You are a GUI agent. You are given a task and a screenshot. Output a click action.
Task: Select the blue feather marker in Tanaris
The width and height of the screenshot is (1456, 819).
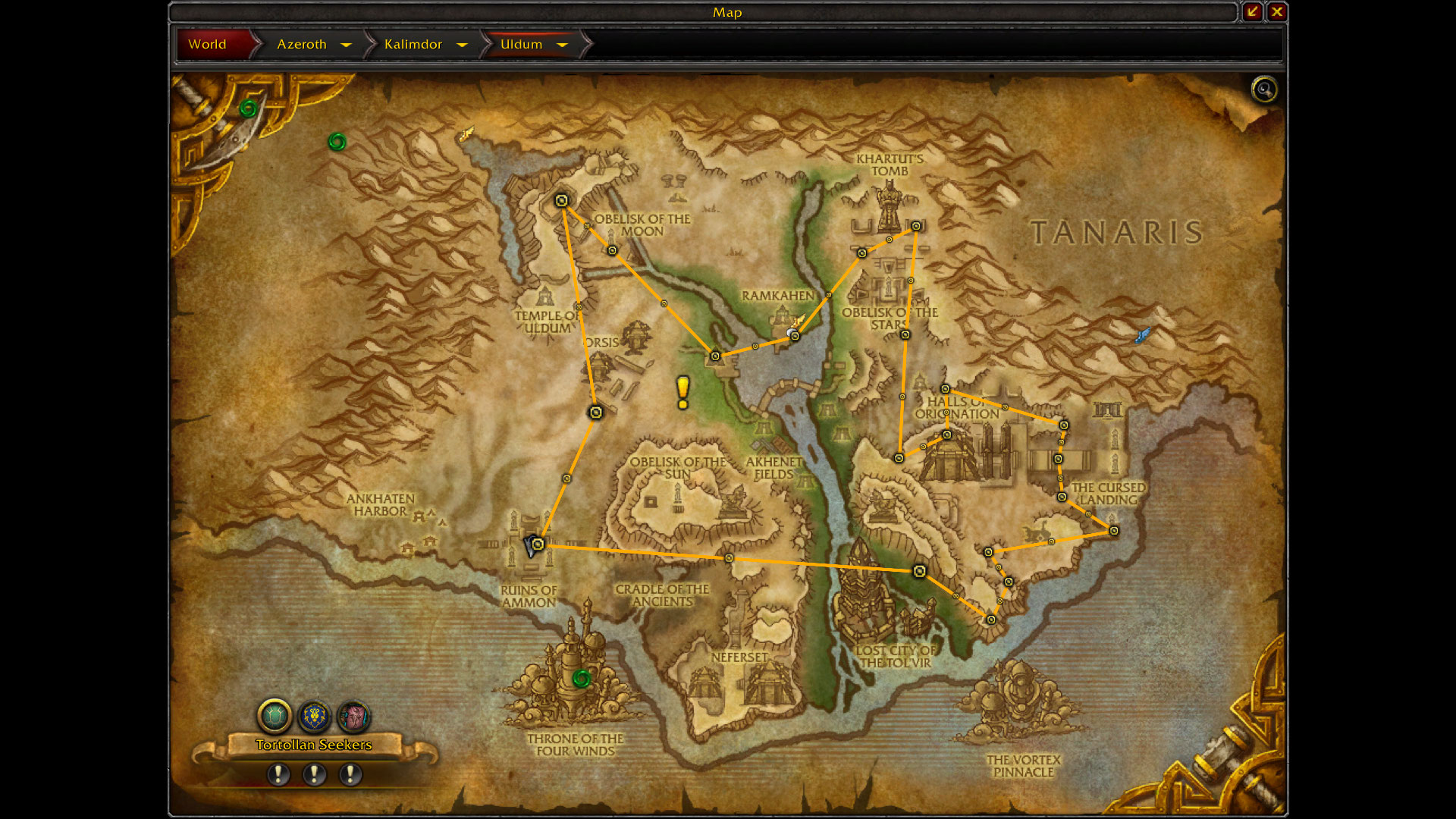pos(1142,335)
